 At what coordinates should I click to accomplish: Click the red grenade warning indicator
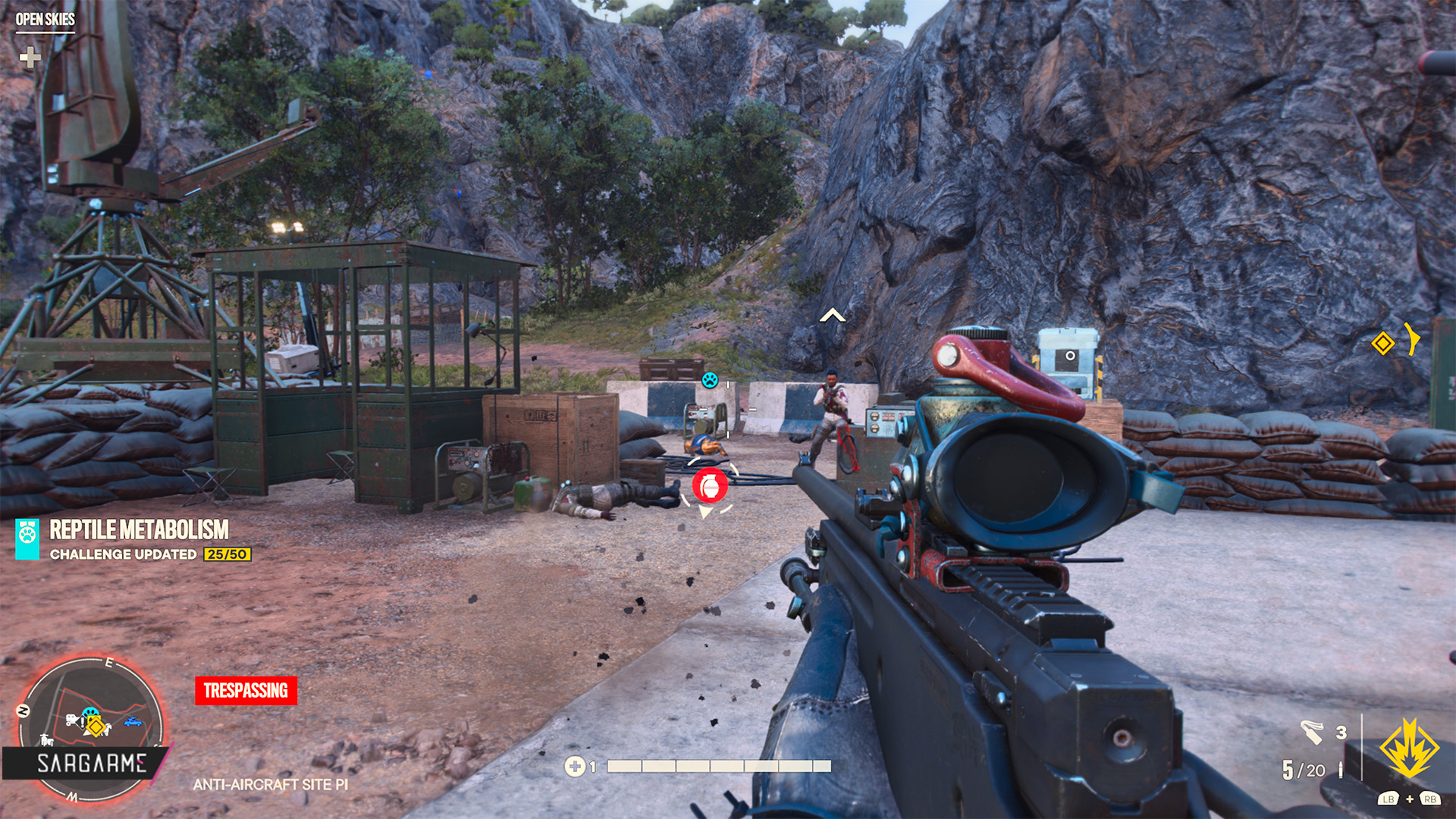tap(710, 485)
